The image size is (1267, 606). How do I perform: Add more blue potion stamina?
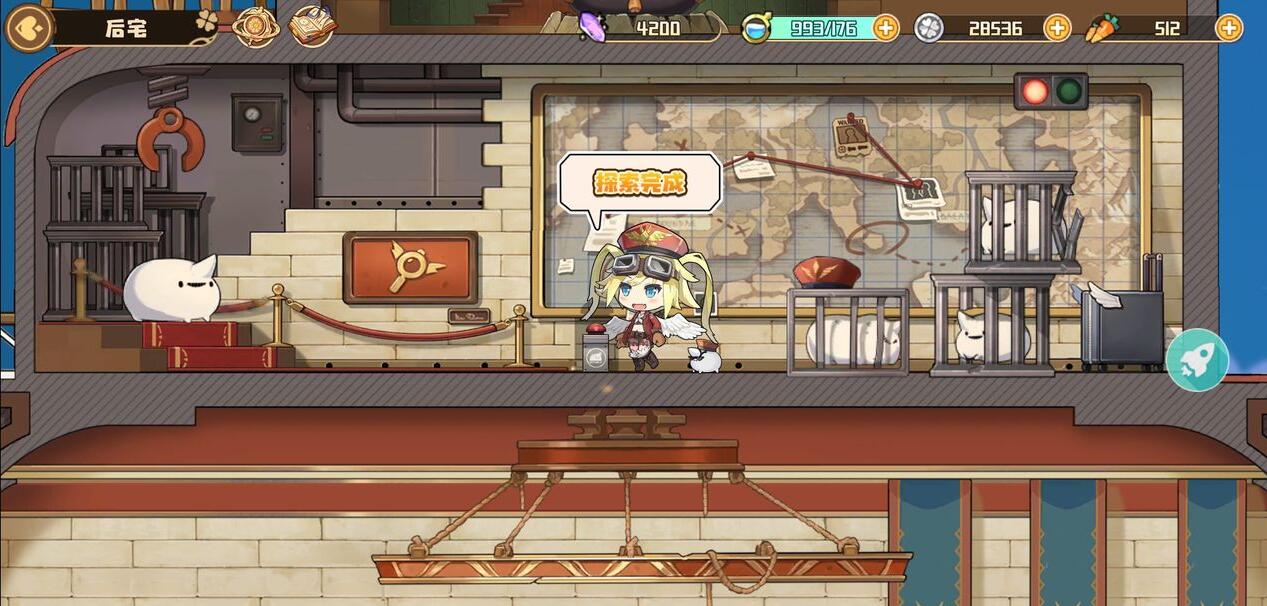click(x=886, y=28)
